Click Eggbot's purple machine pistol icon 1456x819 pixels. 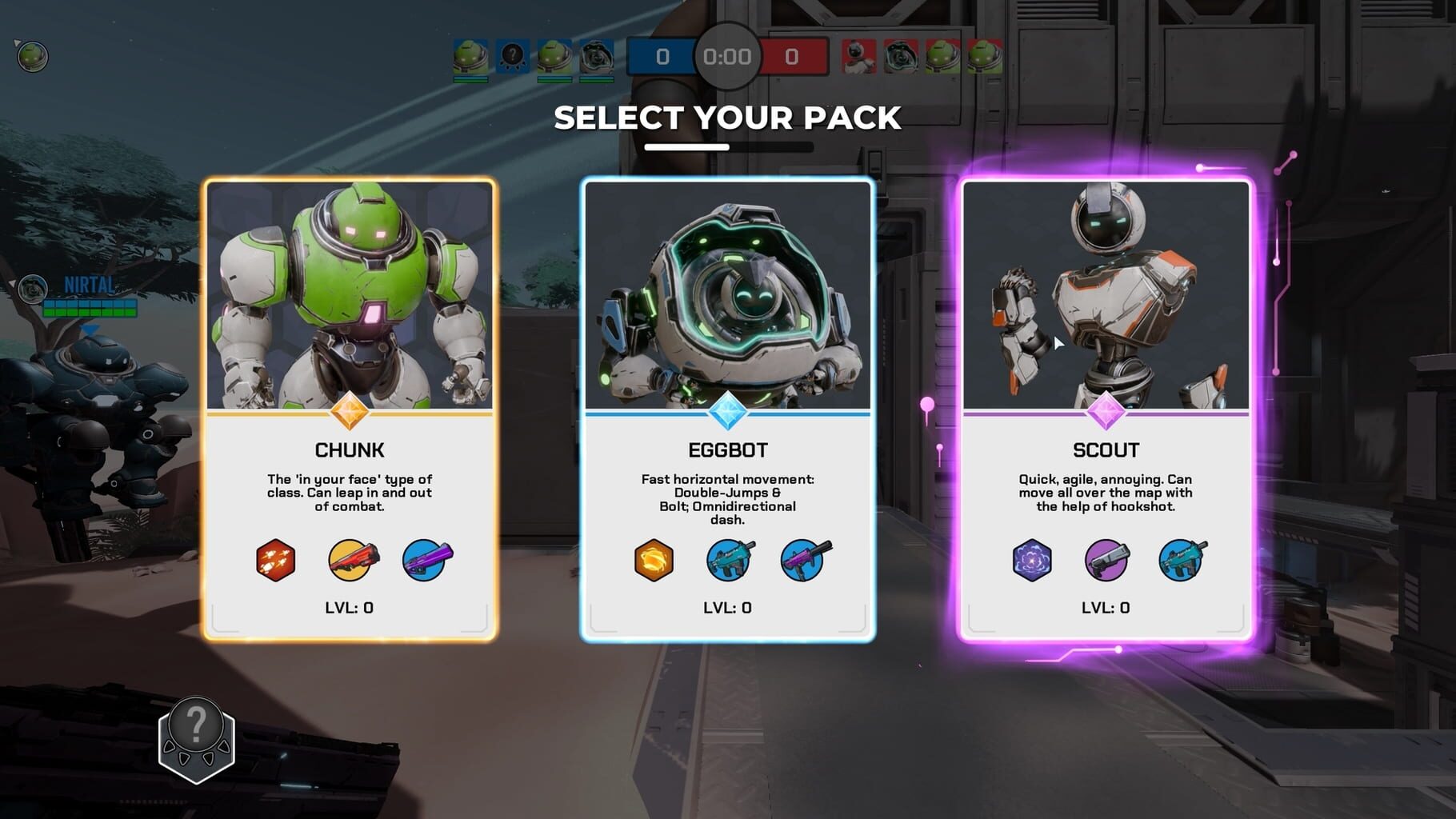(x=803, y=561)
